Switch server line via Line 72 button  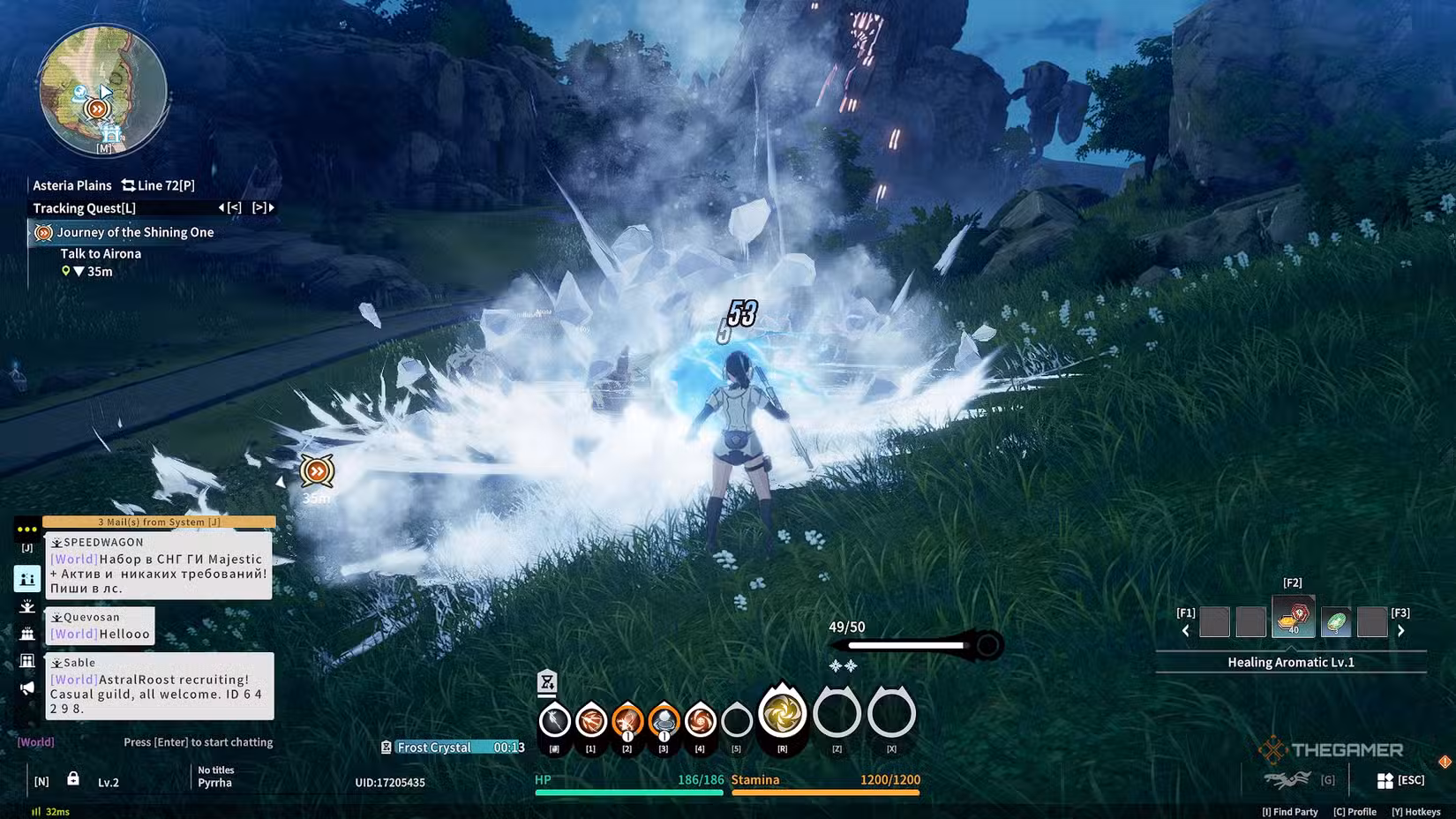tap(158, 185)
